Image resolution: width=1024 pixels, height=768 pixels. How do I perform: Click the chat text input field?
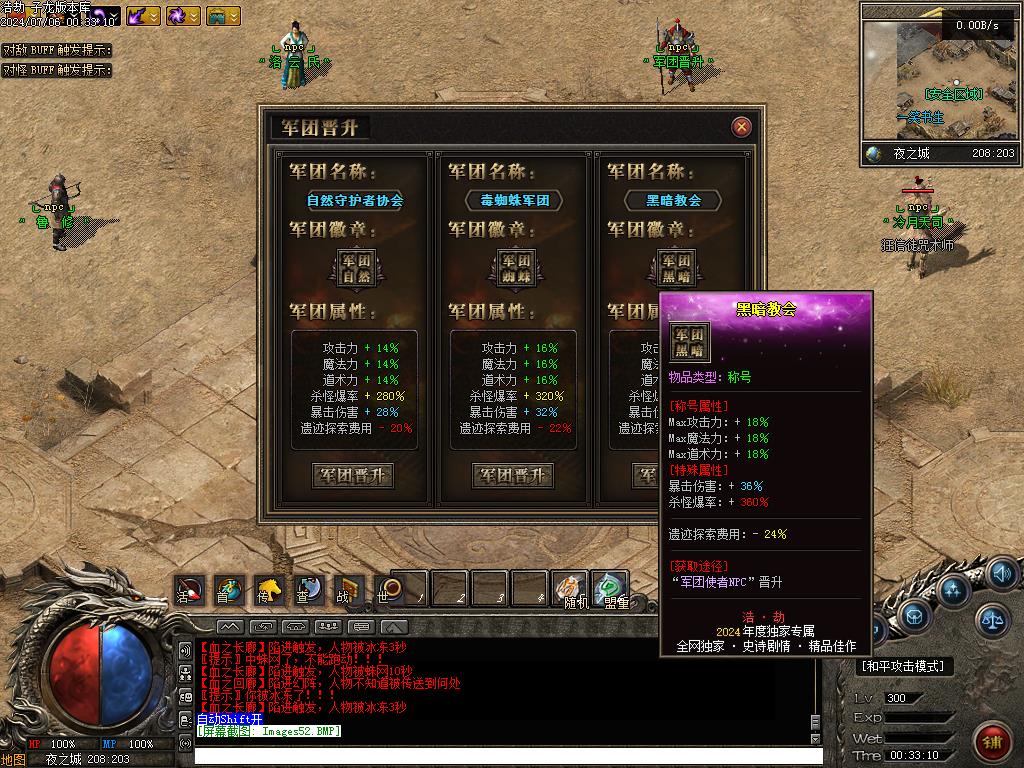[500, 756]
